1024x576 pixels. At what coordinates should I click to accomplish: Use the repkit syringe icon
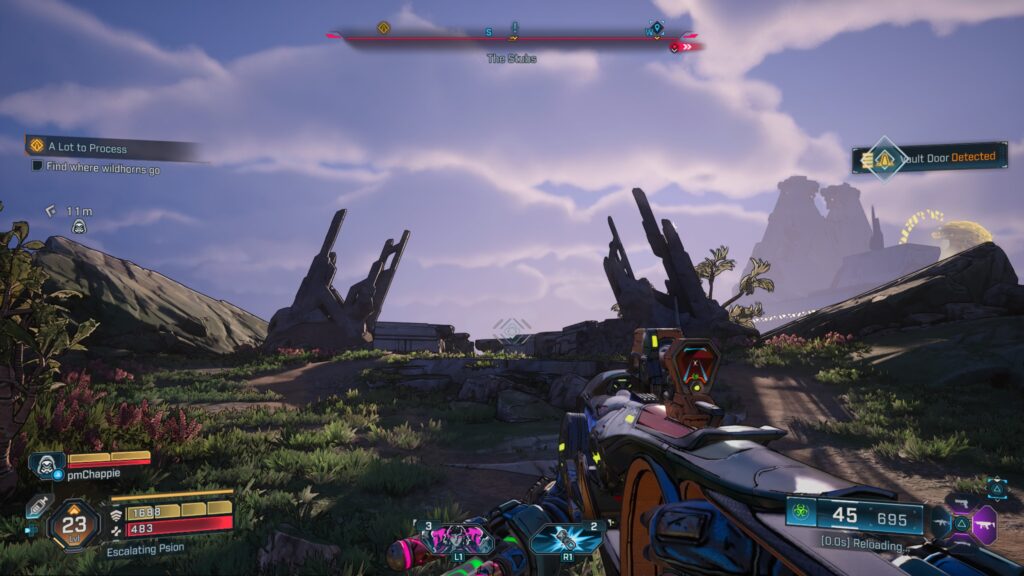click(38, 506)
